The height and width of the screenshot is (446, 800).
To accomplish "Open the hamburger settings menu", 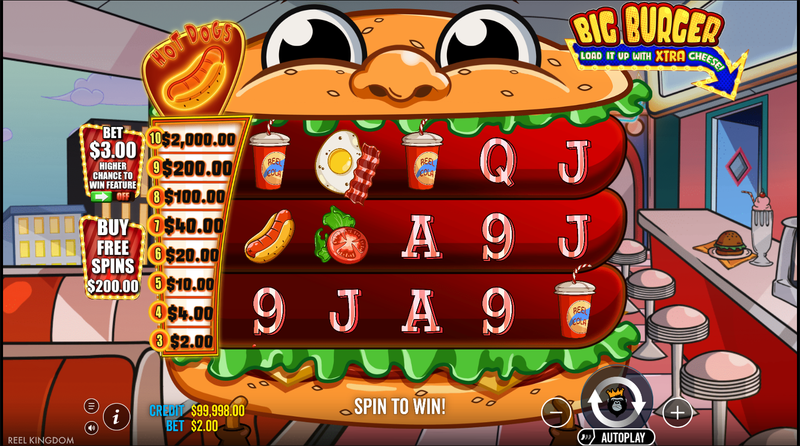I will [91, 406].
